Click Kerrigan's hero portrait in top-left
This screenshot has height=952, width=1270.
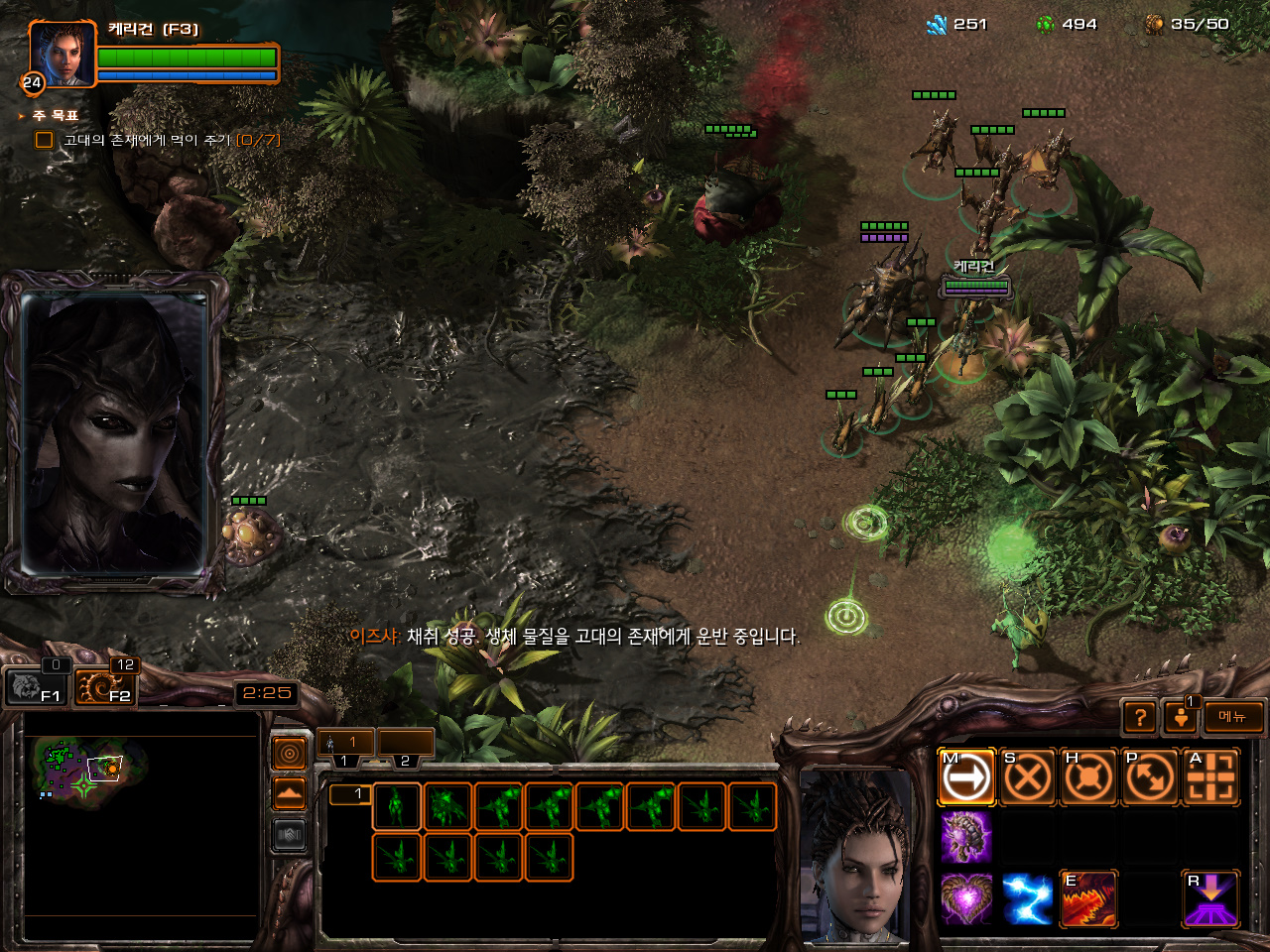tap(63, 55)
